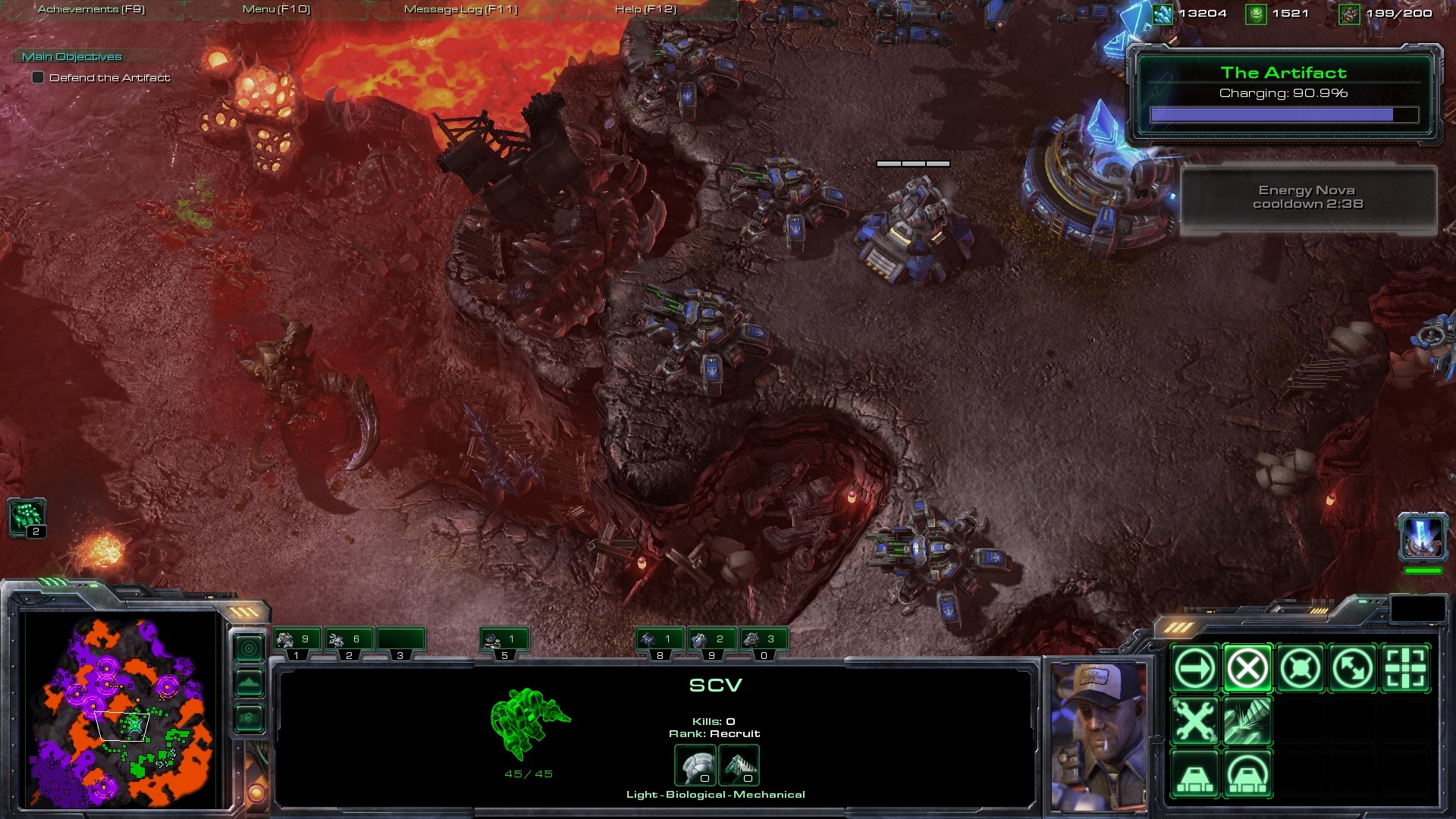The width and height of the screenshot is (1456, 819).
Task: Toggle the Main Objectives panel header
Action: 72,57
